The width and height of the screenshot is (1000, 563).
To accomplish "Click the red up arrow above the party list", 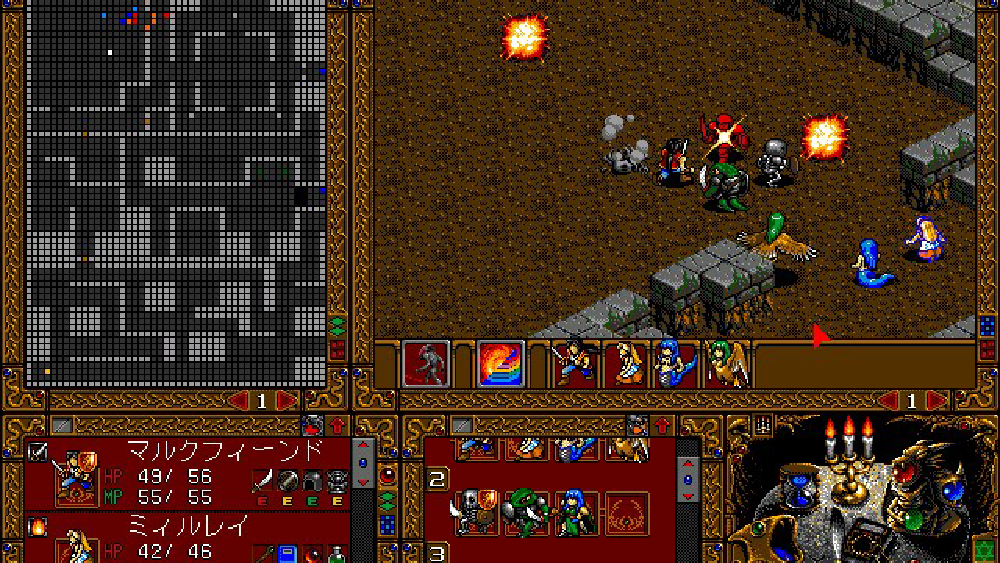I will pos(335,424).
